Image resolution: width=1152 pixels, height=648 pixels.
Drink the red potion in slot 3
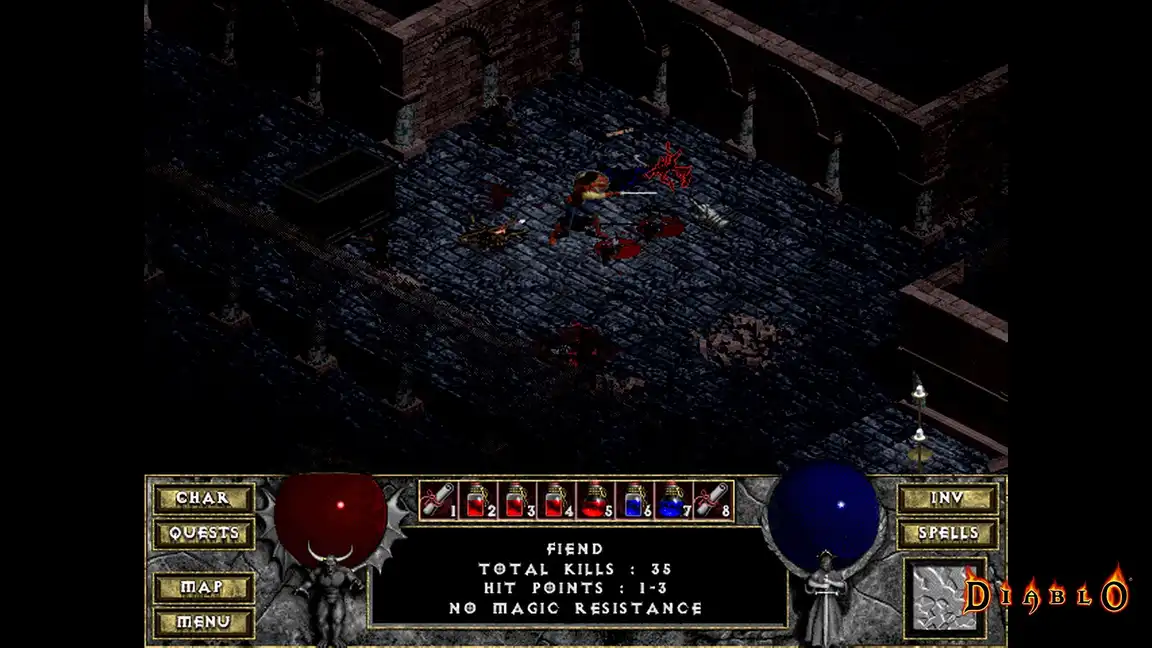514,500
